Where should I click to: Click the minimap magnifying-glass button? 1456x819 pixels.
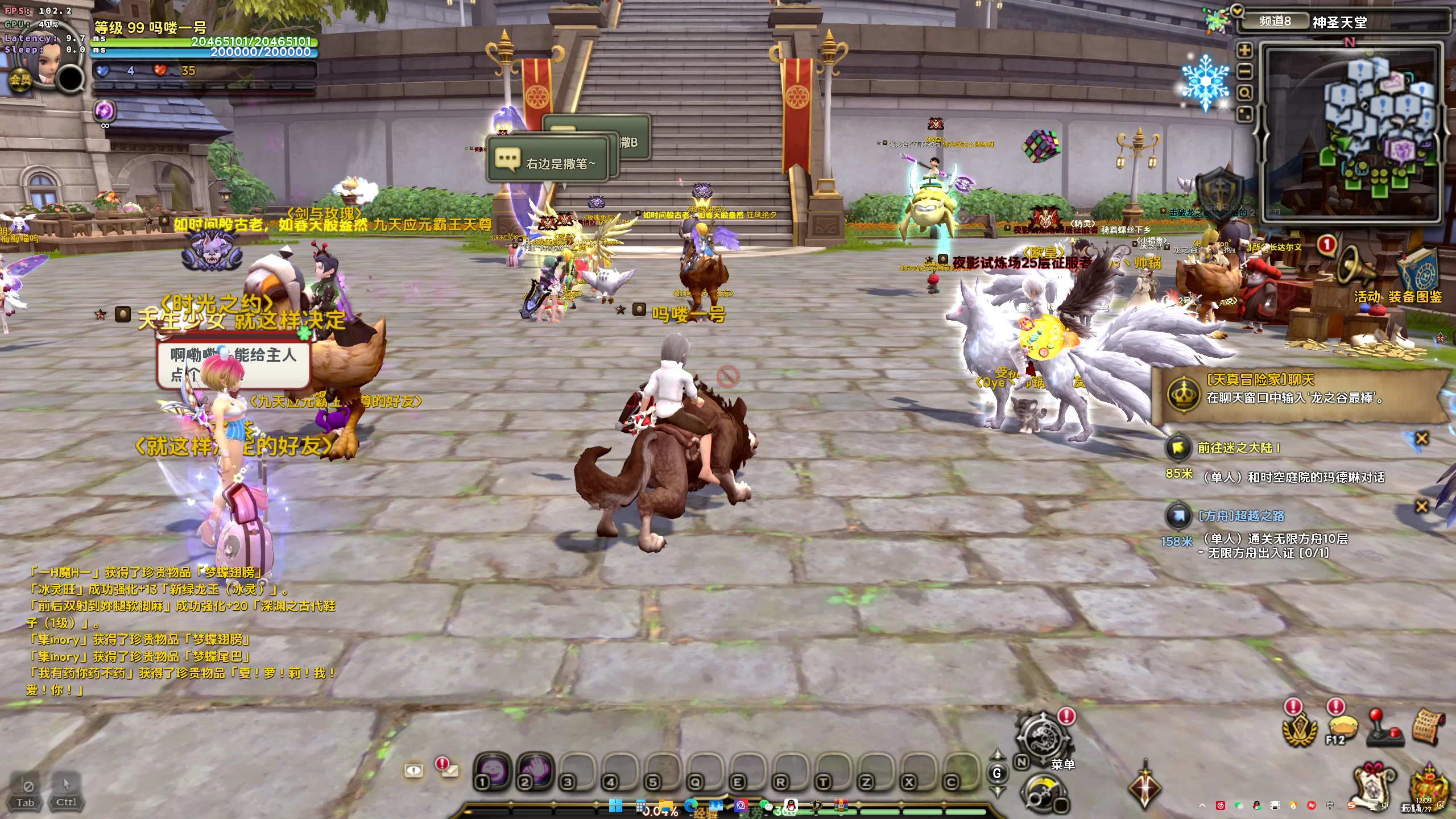[x=1245, y=93]
